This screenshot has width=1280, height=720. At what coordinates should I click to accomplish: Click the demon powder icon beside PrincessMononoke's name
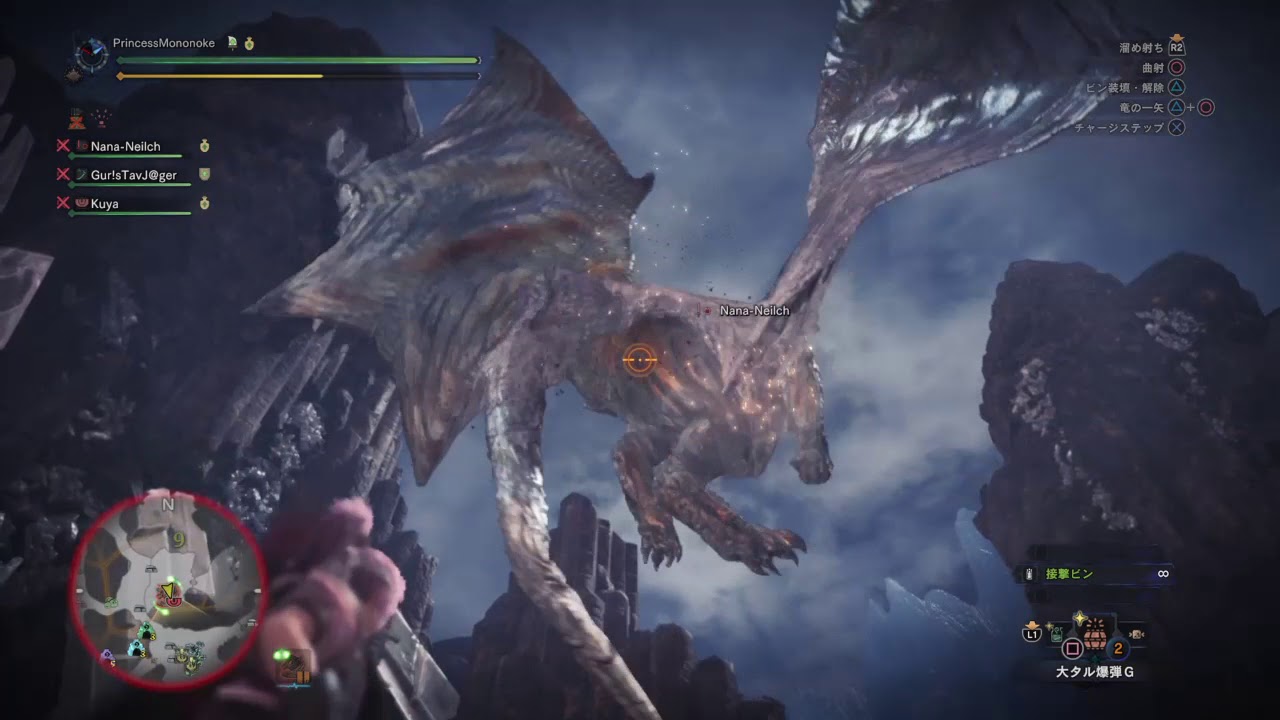tap(232, 44)
